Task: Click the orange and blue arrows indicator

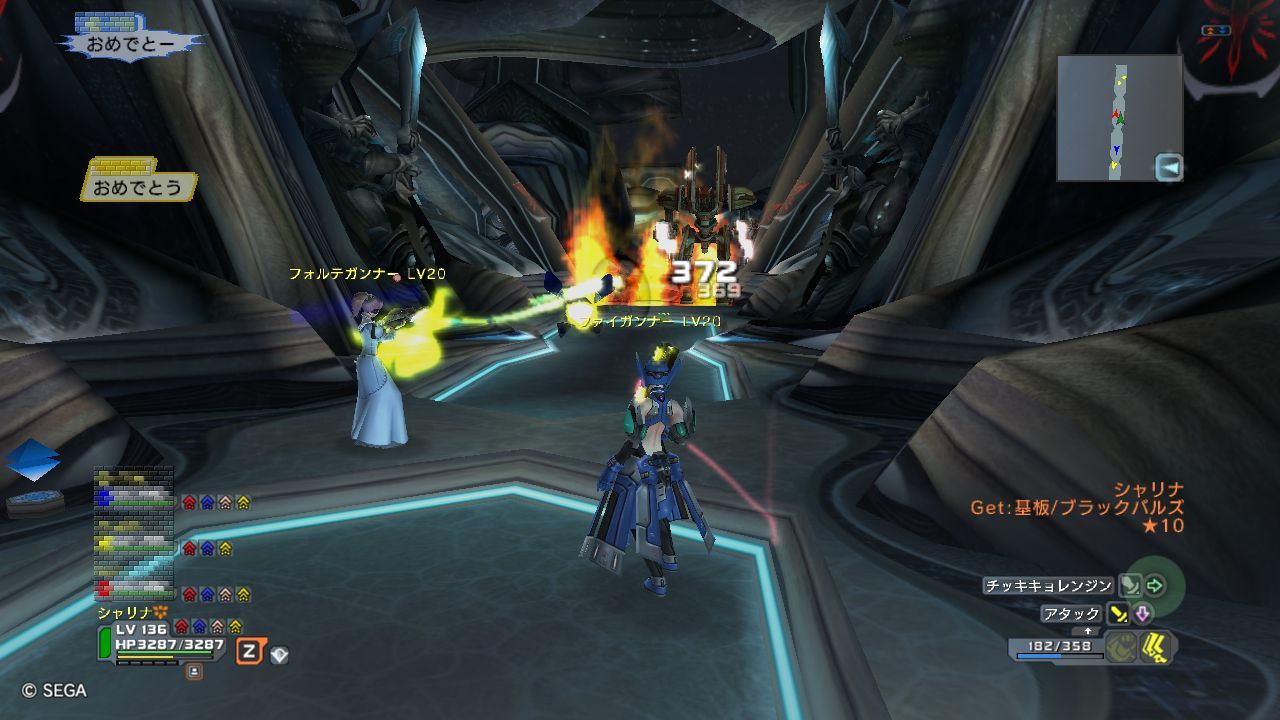Action: (x=1215, y=31)
